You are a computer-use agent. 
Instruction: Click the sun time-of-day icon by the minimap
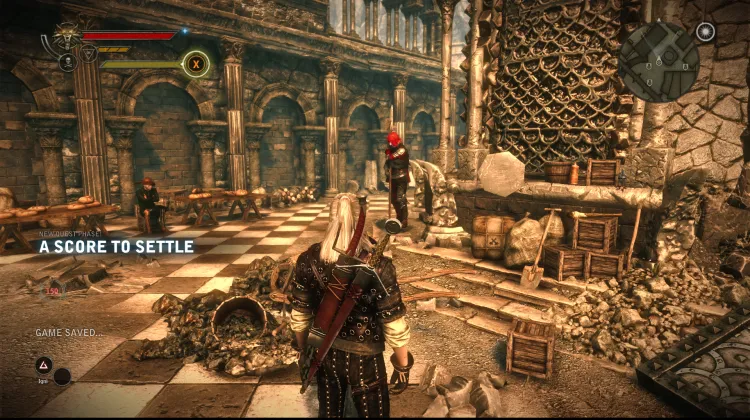coord(706,32)
